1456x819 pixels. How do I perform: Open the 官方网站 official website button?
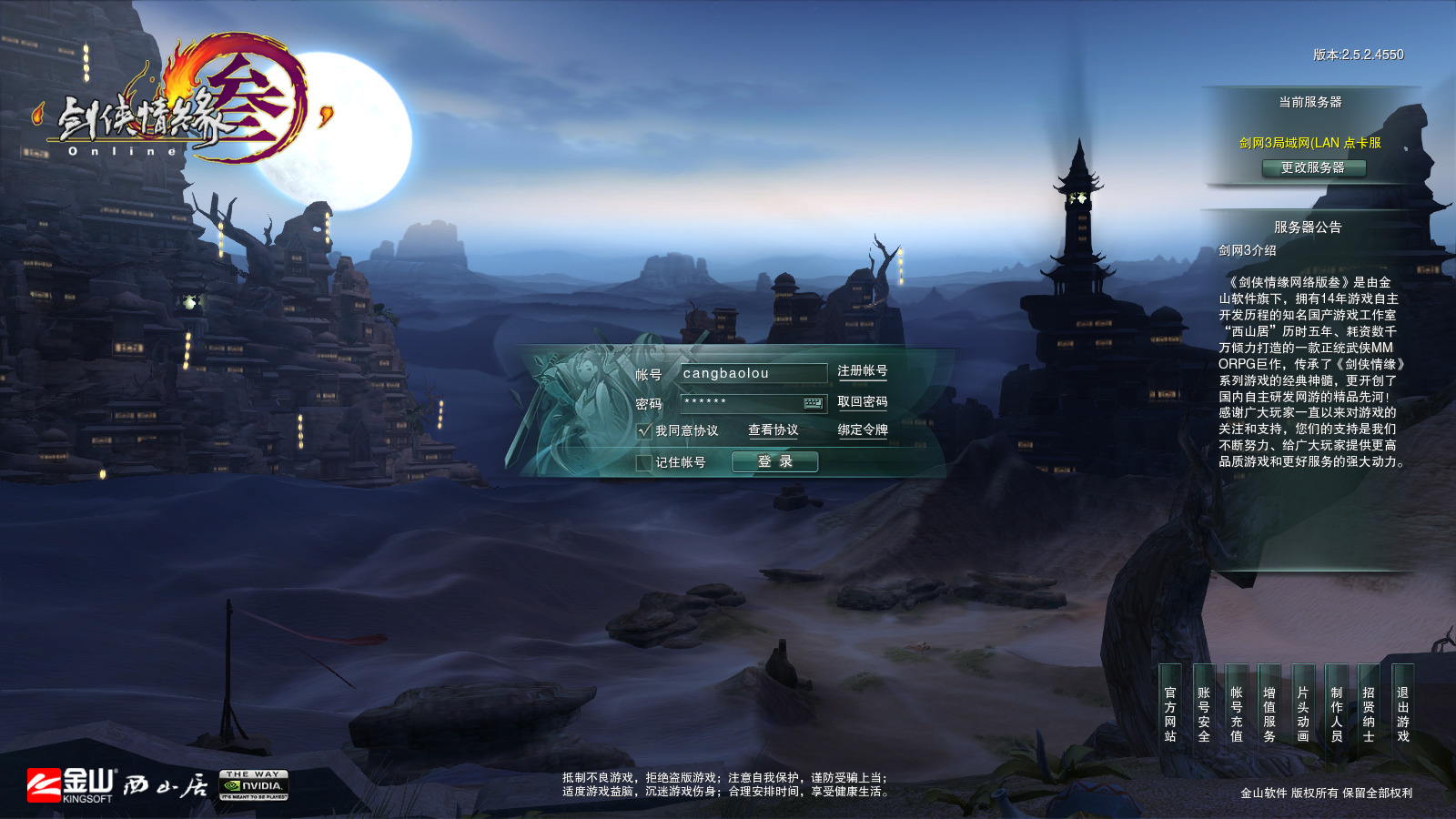click(x=1170, y=714)
